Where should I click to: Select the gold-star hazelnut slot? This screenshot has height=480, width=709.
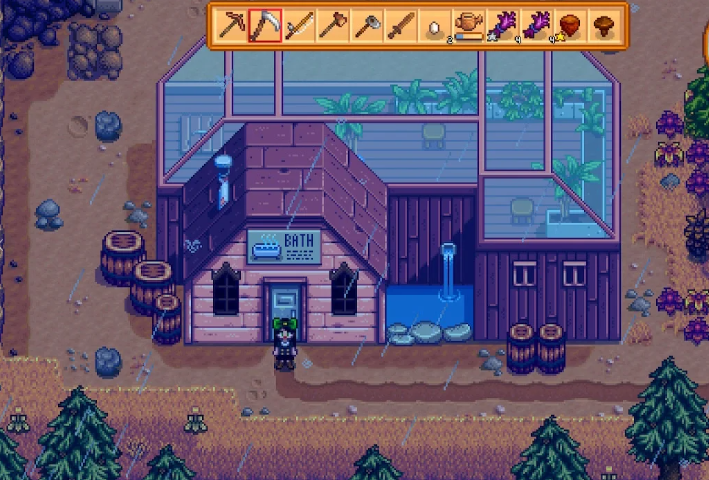(570, 25)
